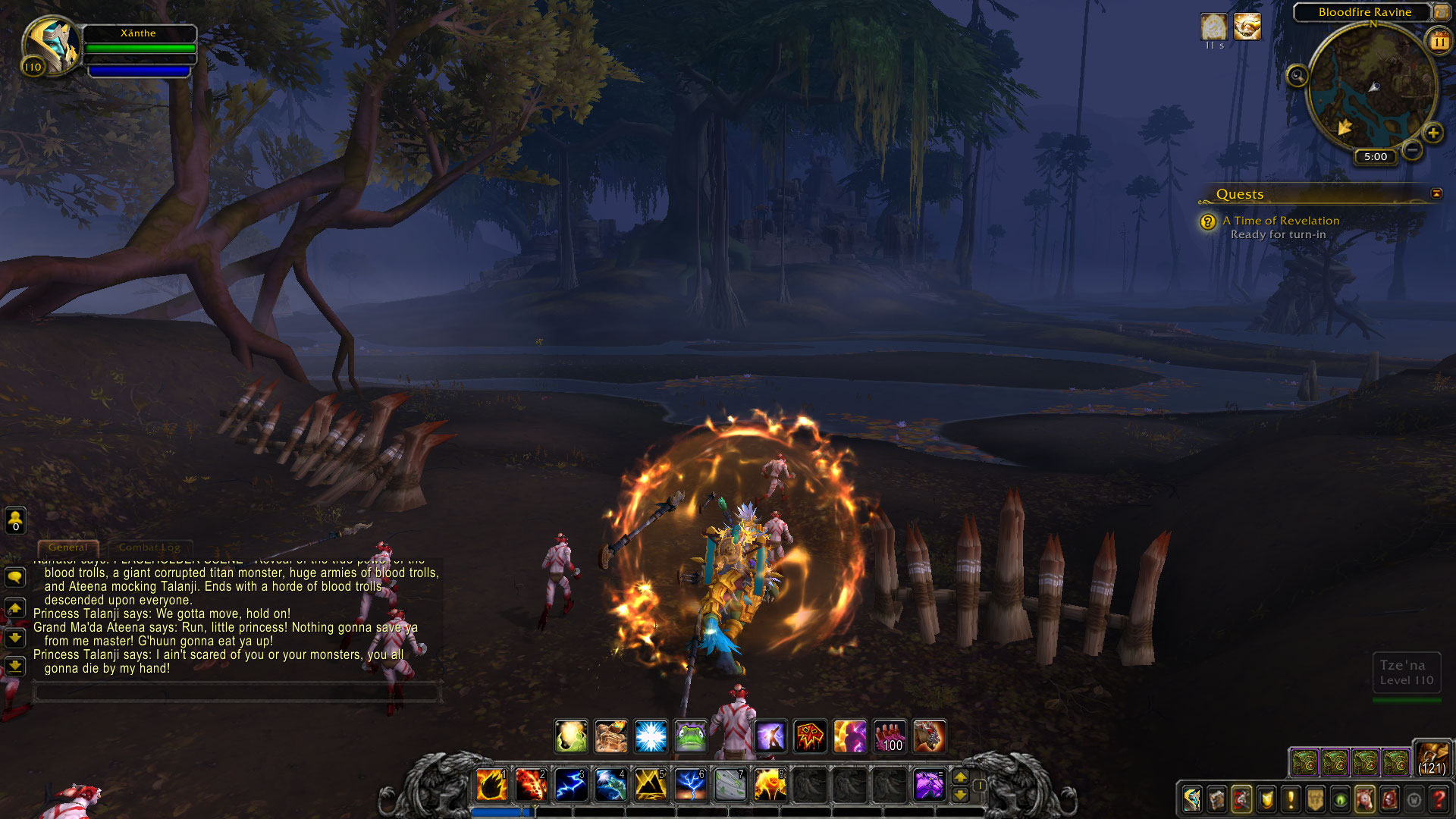1456x819 pixels.
Task: Switch to the Combat Log chat tab
Action: pos(149,547)
